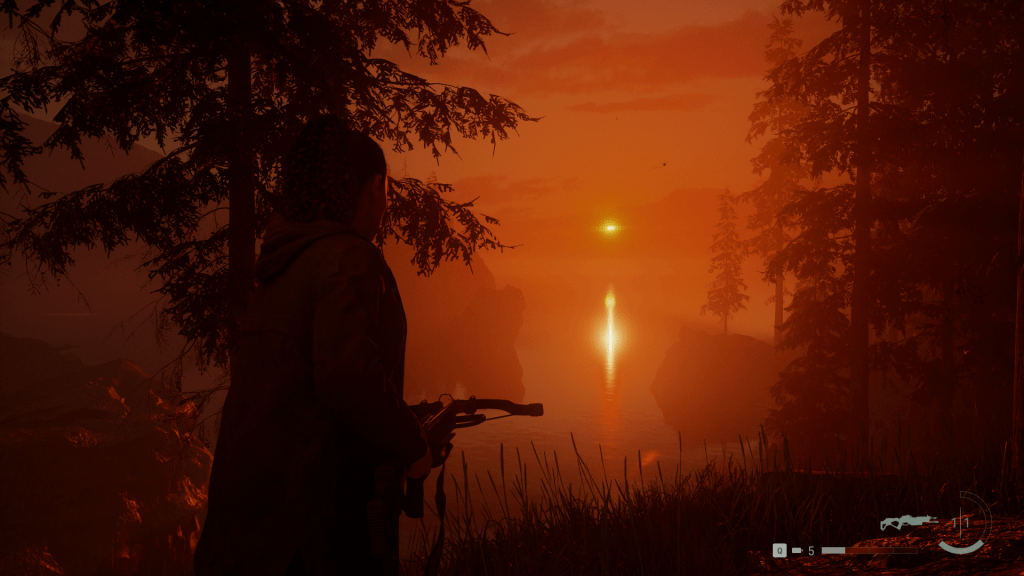The height and width of the screenshot is (576, 1024).
Task: Select the equipped crossbow weapon icon
Action: (x=908, y=522)
